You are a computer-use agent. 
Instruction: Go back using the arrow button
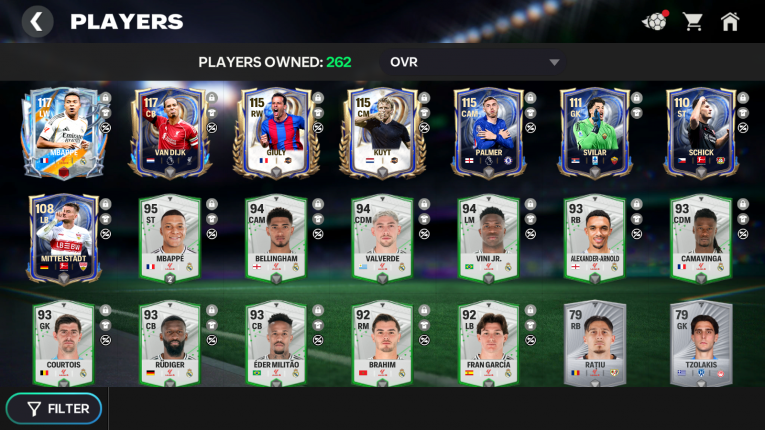pyautogui.click(x=37, y=21)
